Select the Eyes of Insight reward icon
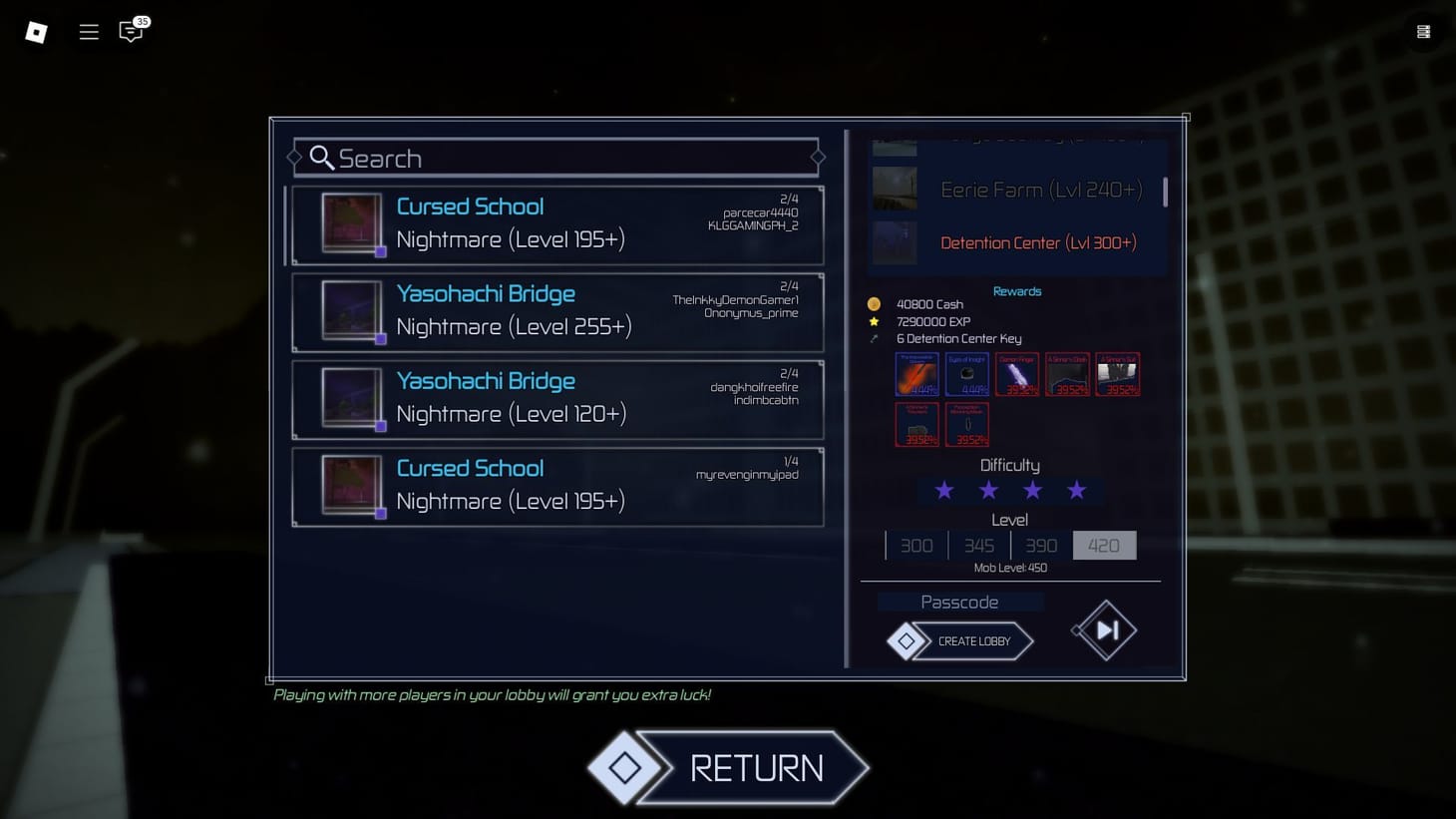The height and width of the screenshot is (819, 1456). point(965,373)
